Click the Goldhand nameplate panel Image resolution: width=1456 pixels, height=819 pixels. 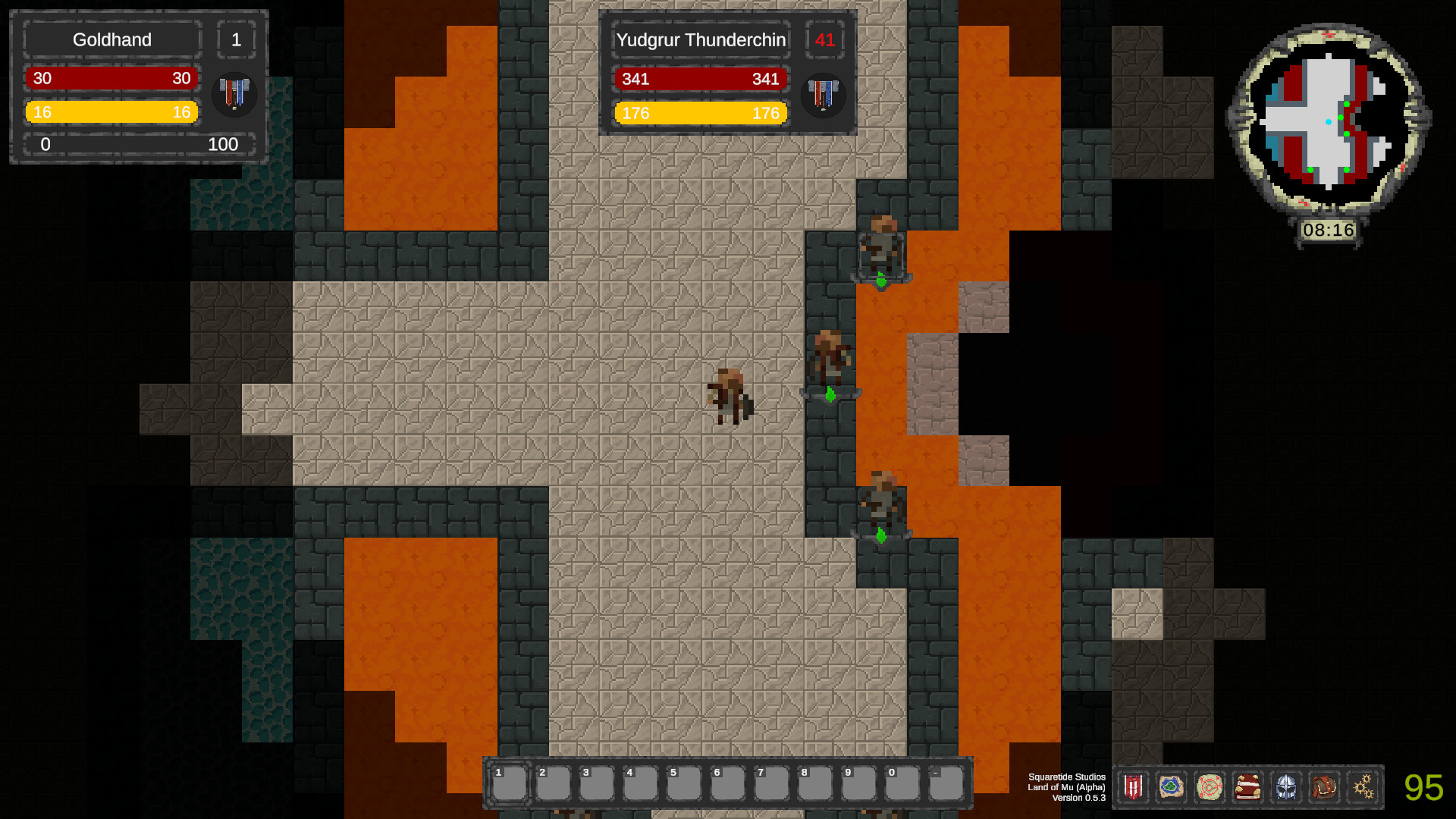(111, 39)
